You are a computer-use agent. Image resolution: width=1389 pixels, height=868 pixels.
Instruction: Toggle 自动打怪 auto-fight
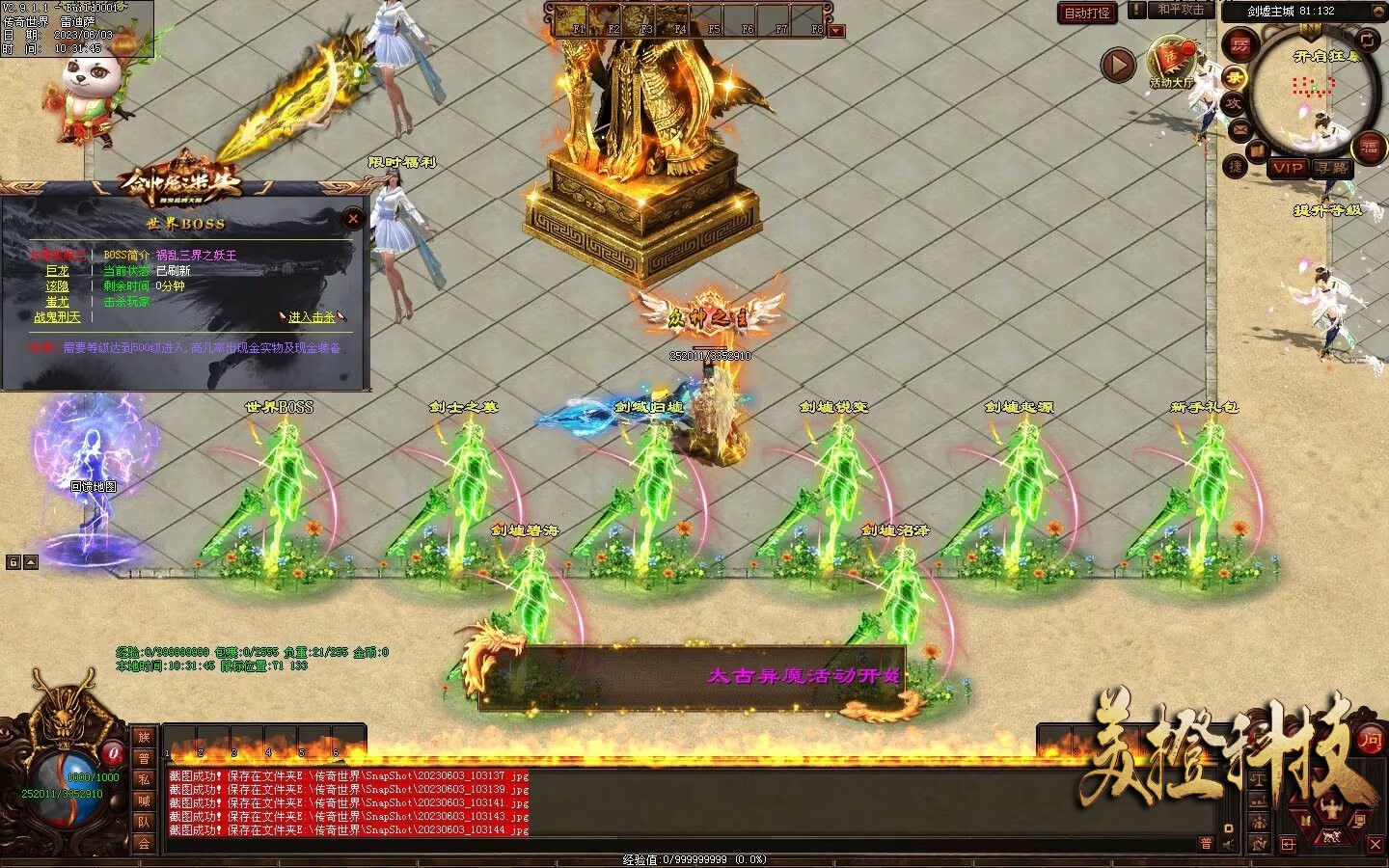click(x=1087, y=13)
